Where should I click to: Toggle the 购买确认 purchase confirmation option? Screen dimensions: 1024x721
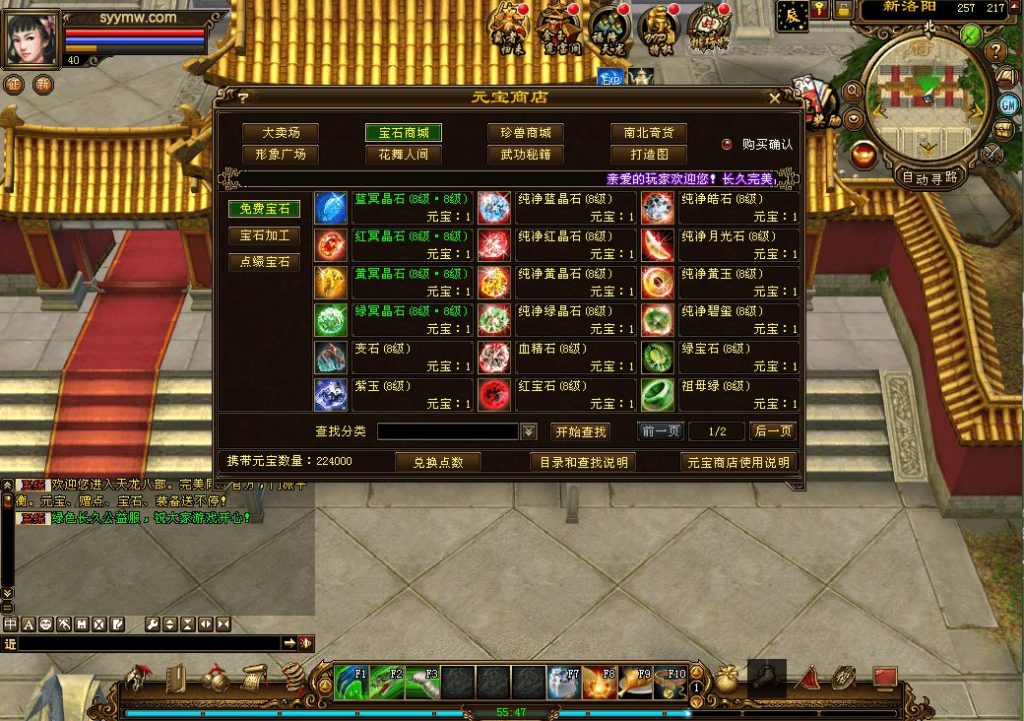pyautogui.click(x=727, y=144)
